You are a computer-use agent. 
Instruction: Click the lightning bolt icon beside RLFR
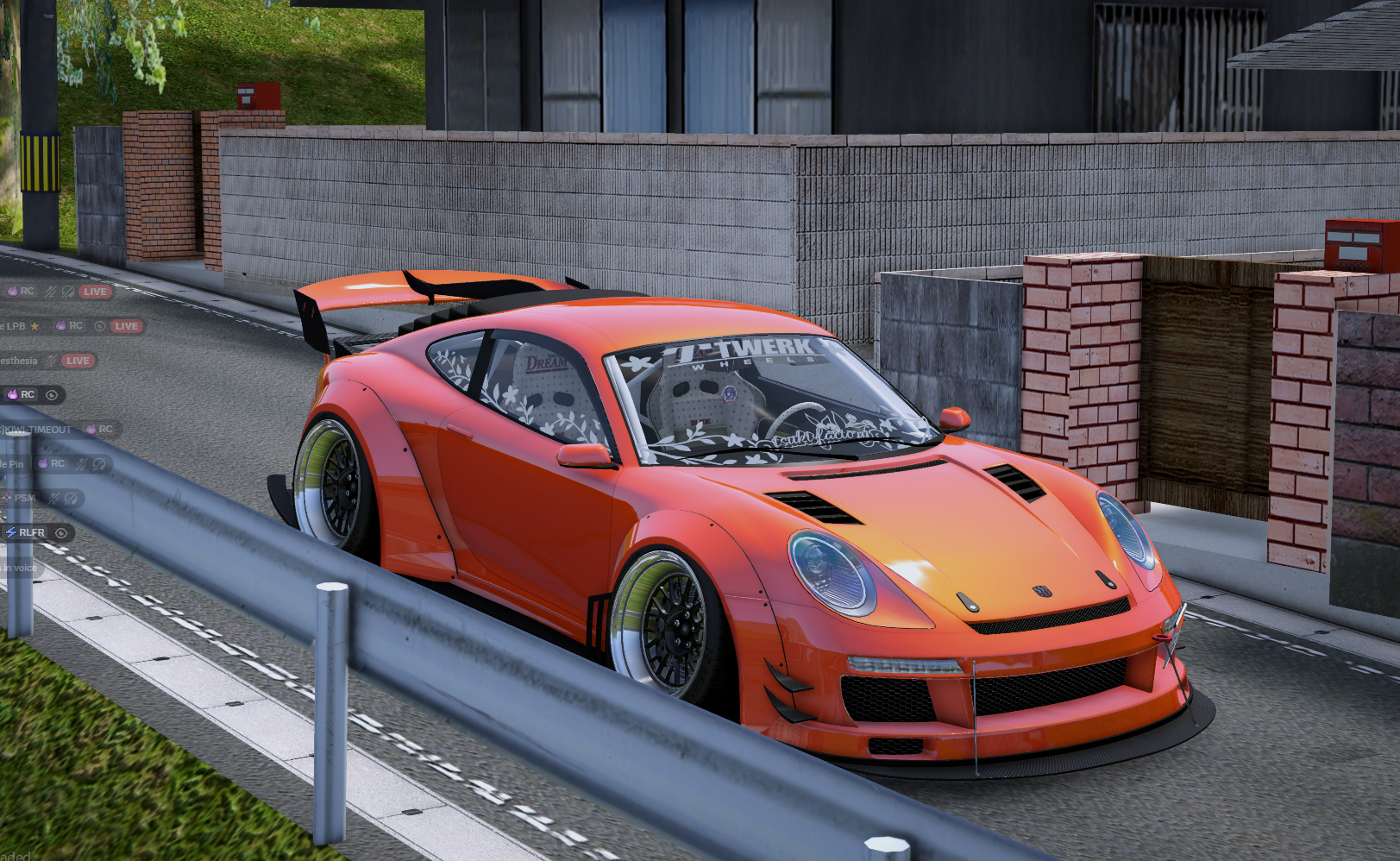[x=9, y=532]
